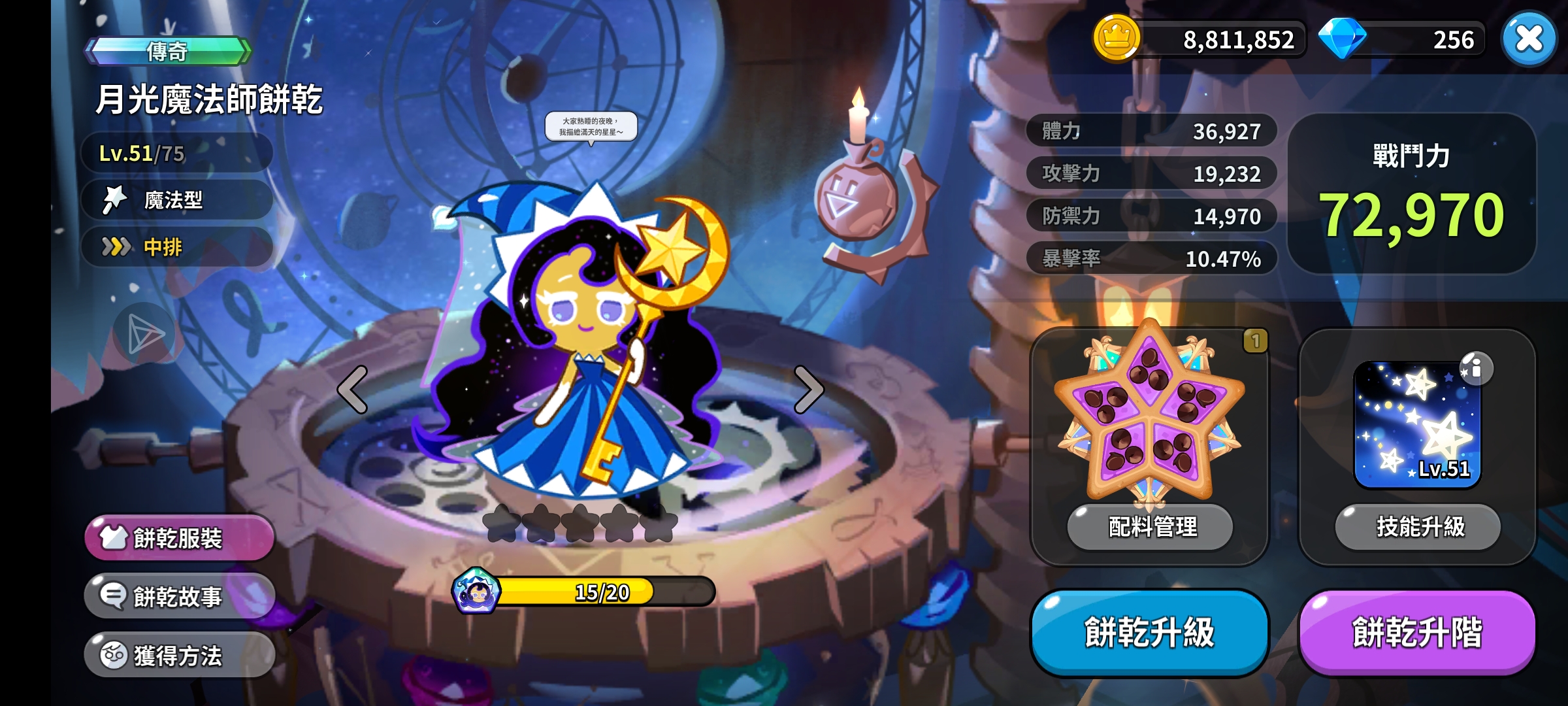The width and height of the screenshot is (1568, 706).
Task: Play the cookie animation preview
Action: tap(144, 335)
